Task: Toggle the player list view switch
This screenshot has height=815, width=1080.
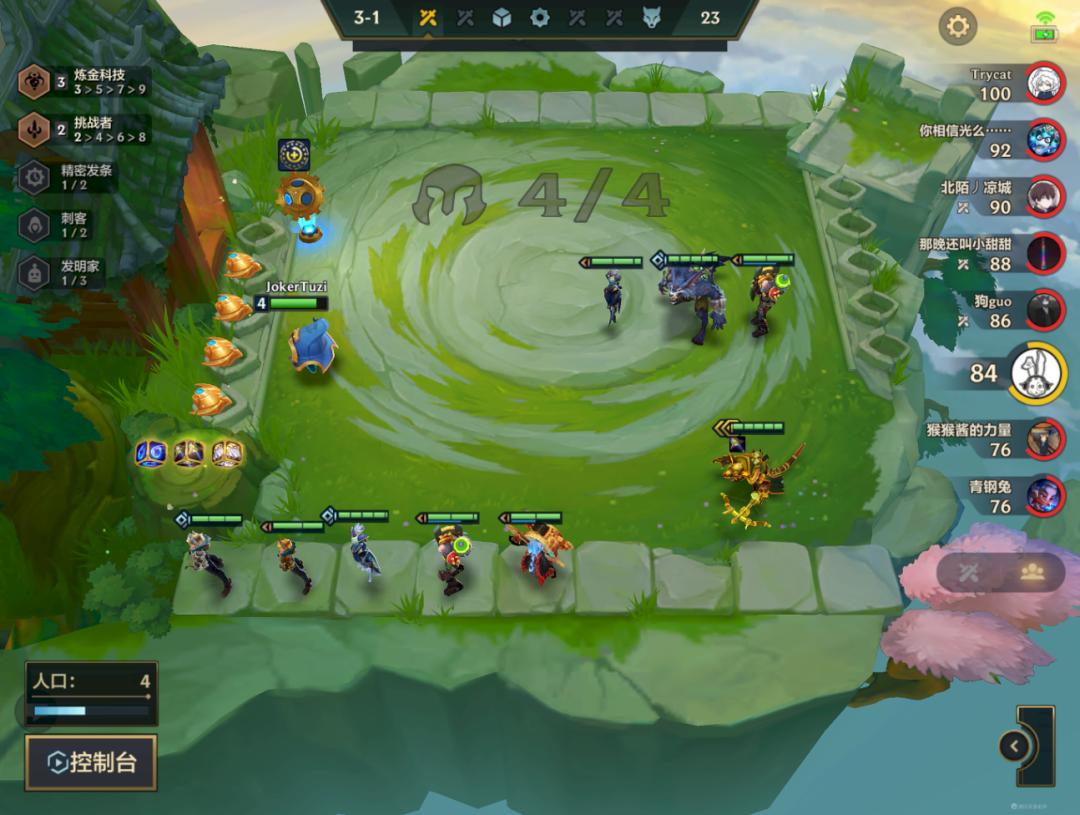Action: [1000, 572]
